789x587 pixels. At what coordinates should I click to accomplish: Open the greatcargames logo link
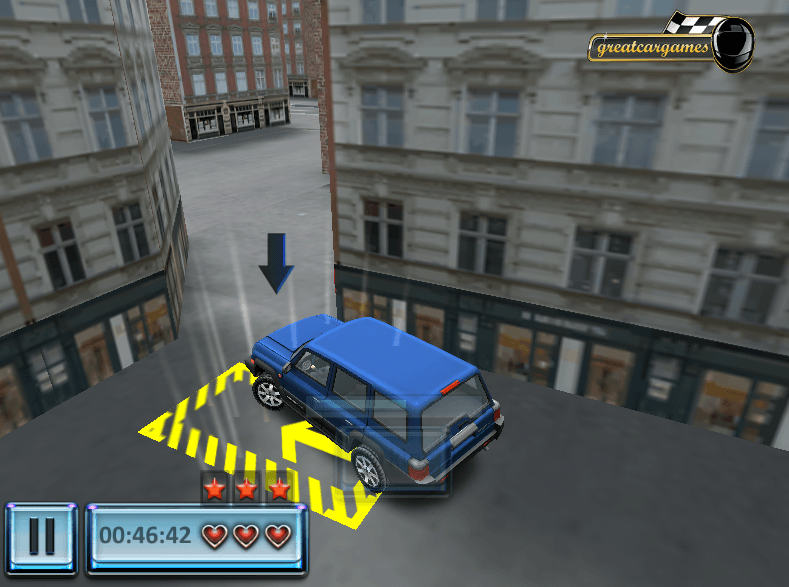(668, 45)
